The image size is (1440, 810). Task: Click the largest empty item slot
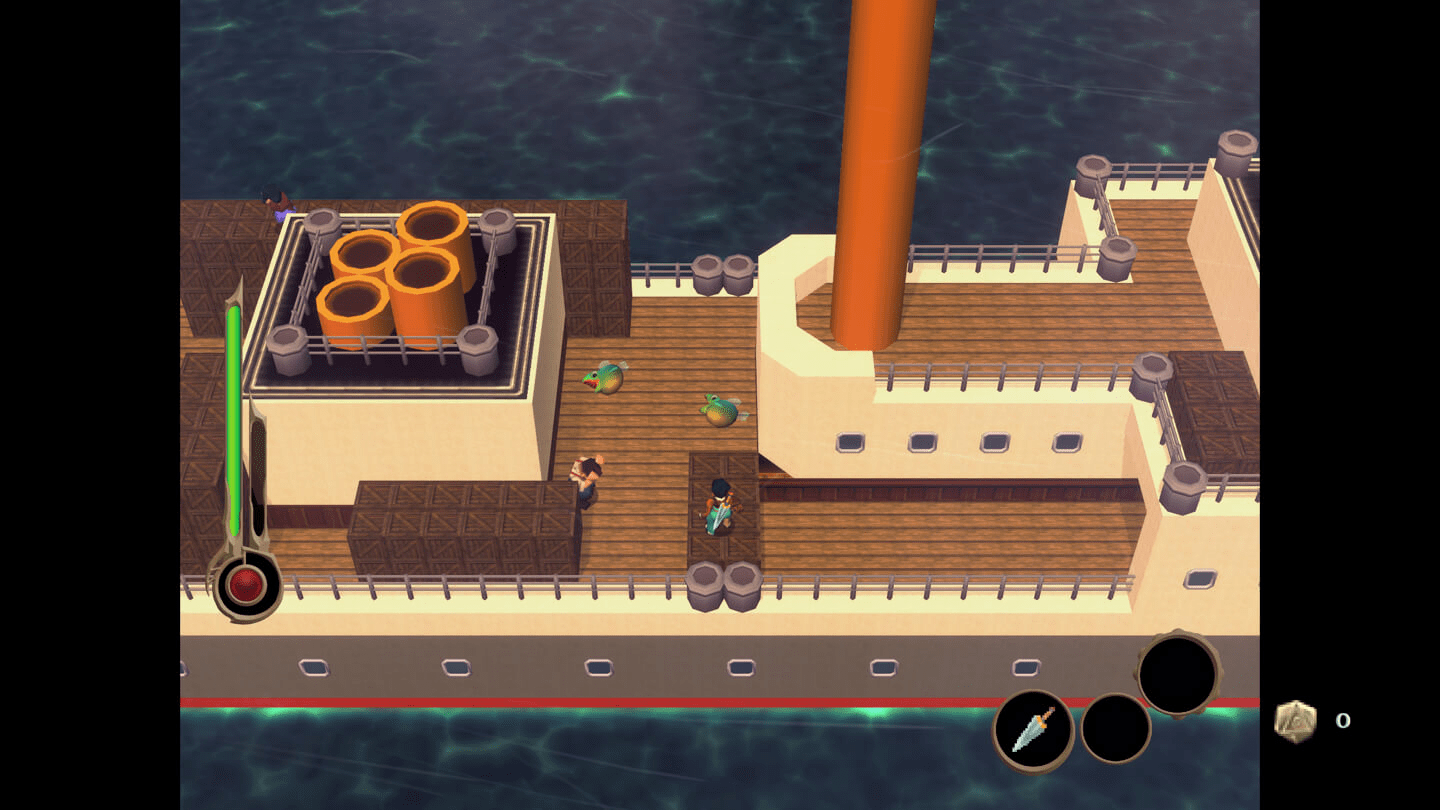1178,675
